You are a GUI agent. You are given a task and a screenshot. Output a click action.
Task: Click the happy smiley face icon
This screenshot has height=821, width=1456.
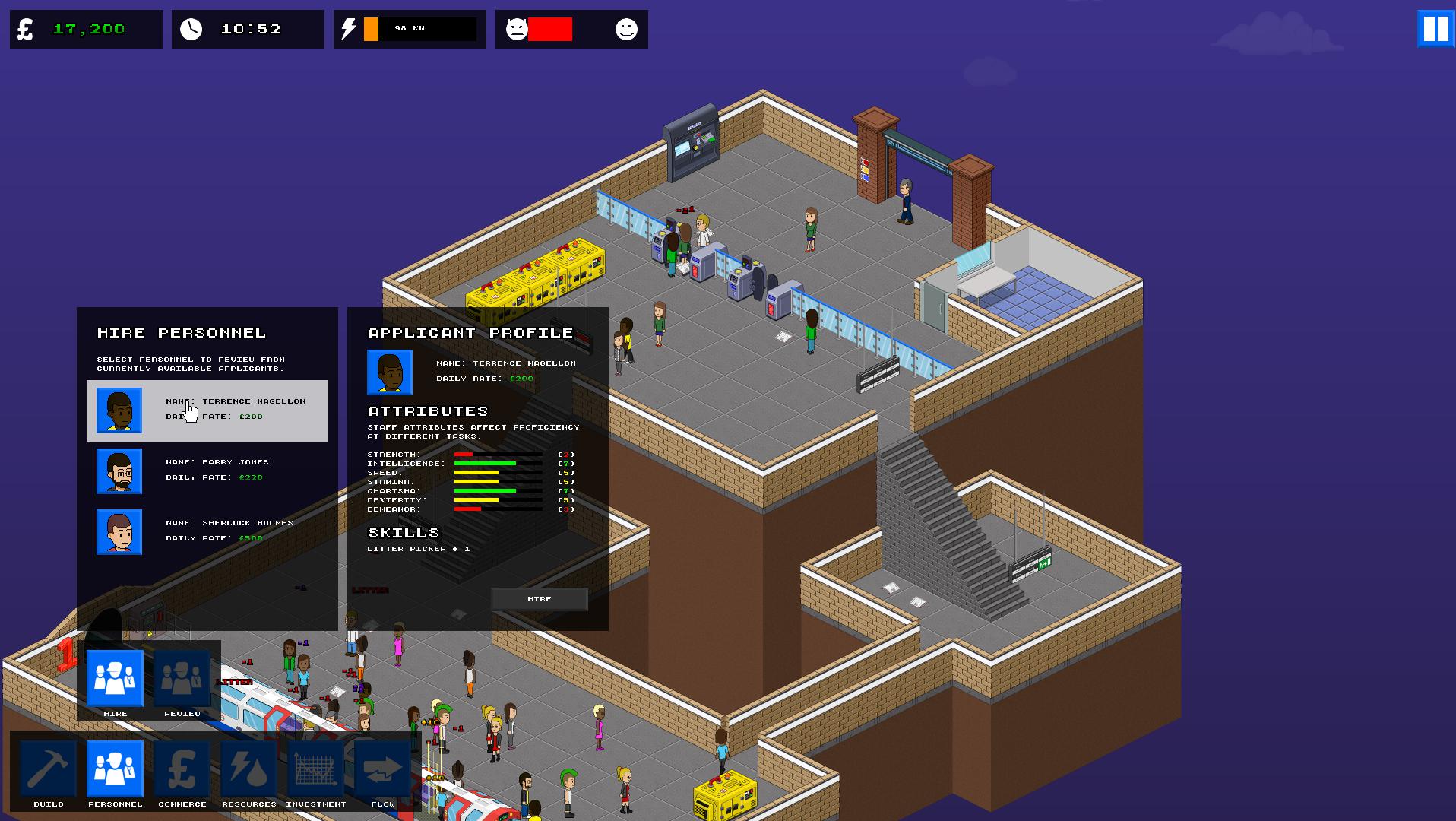(x=625, y=30)
